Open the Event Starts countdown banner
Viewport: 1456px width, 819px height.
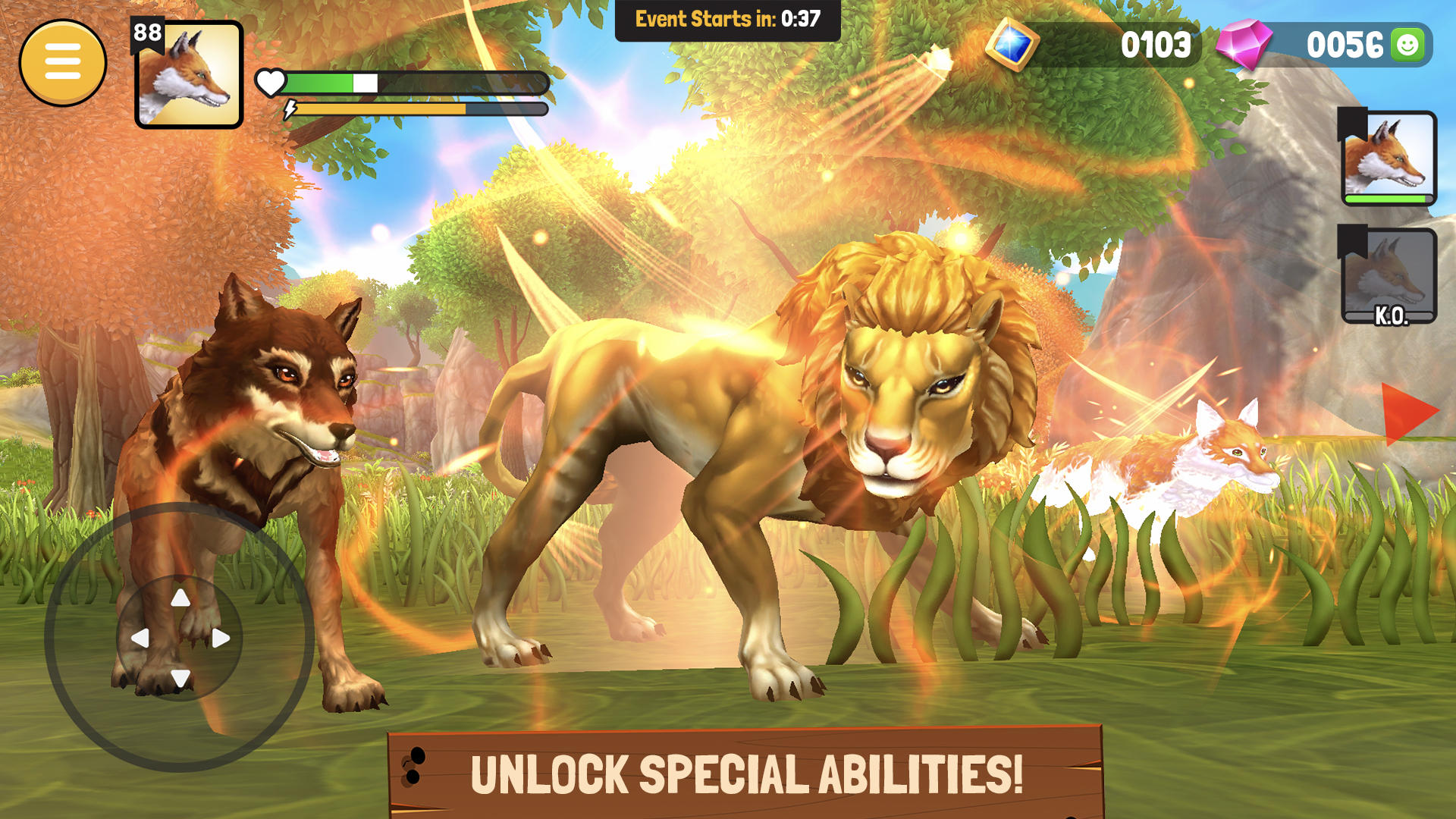[x=726, y=19]
